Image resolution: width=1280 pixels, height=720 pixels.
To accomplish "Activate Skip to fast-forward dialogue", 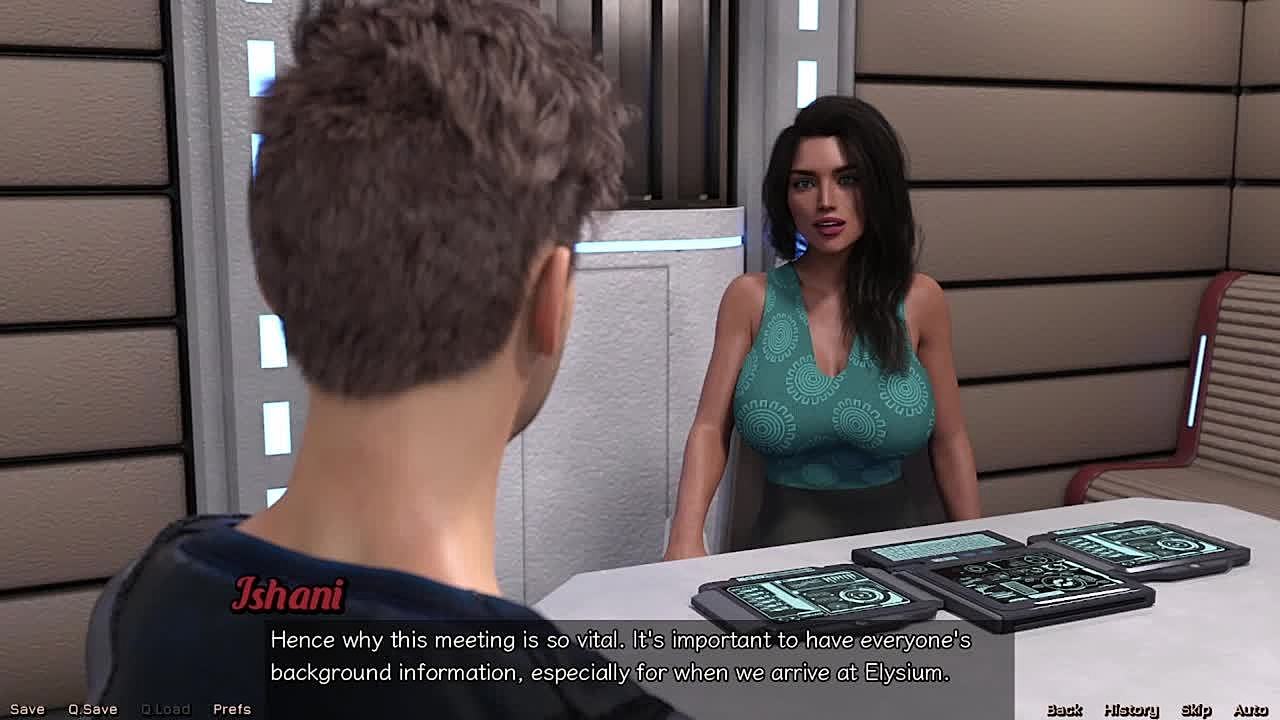I will [1196, 710].
